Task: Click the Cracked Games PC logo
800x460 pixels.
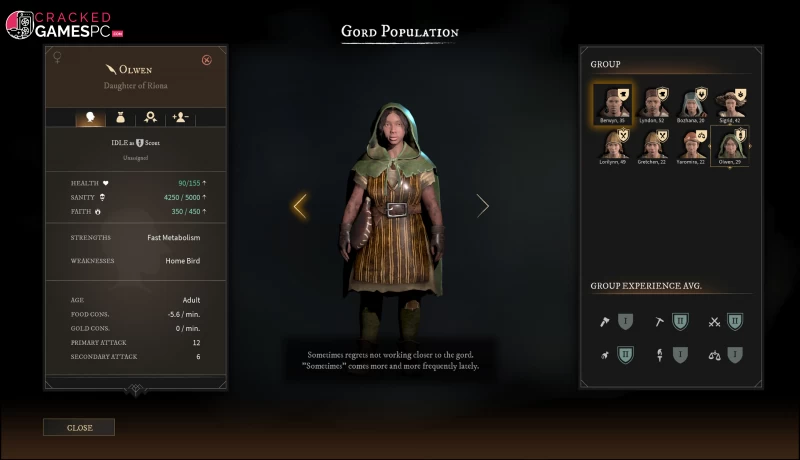Action: (60, 23)
